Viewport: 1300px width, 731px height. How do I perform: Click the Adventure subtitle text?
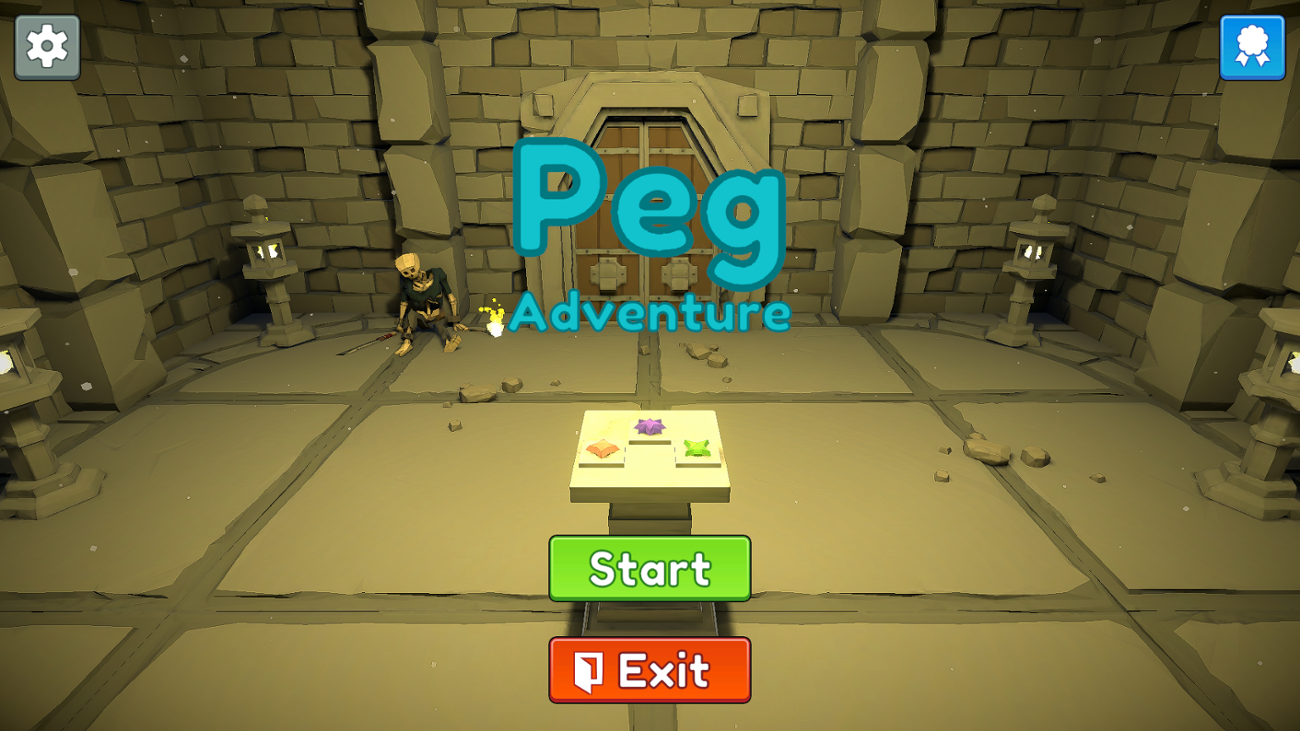[650, 313]
